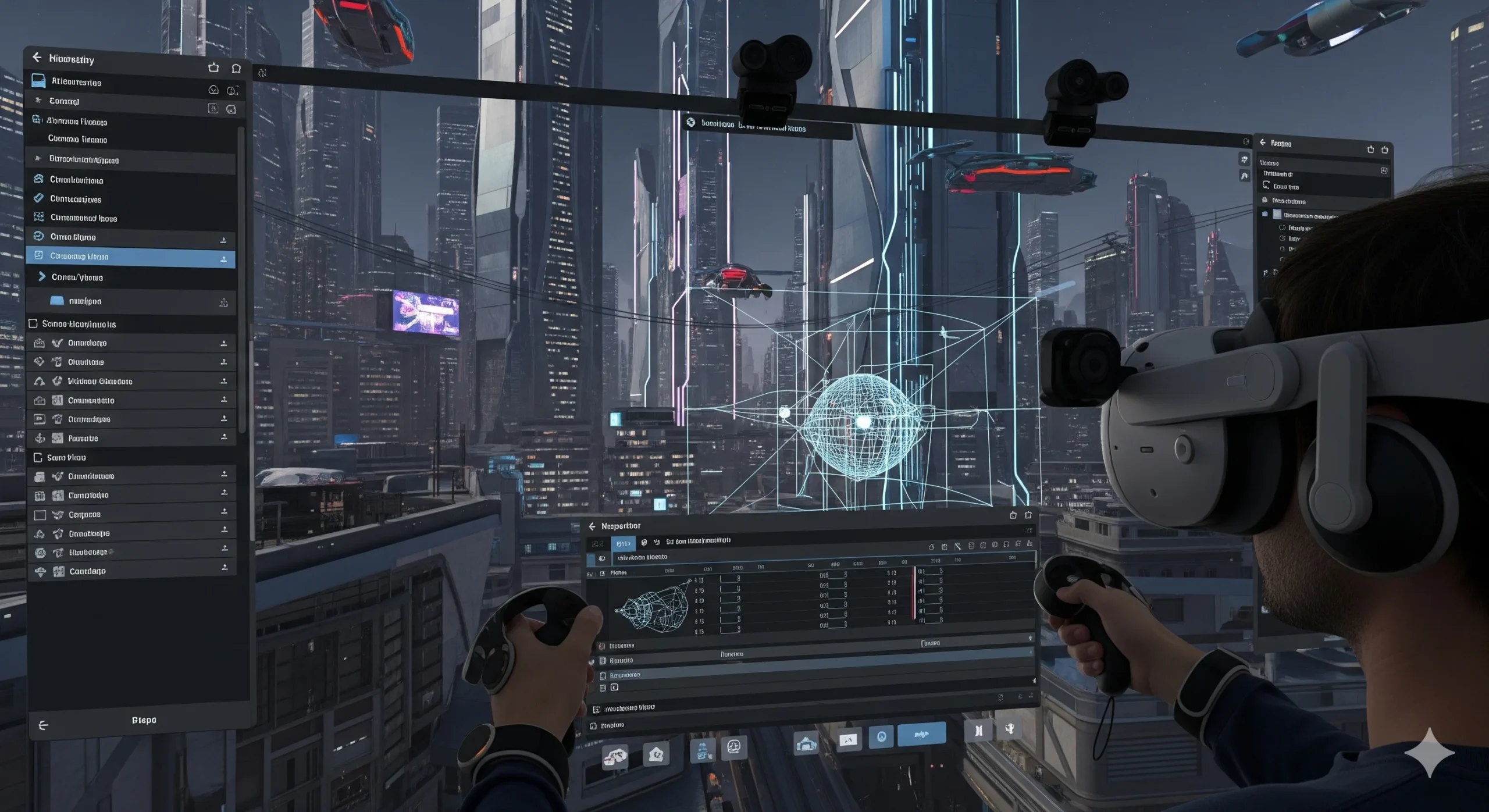The width and height of the screenshot is (1489, 812).
Task: Select the "Biouuito" row in the inspector panel
Action: [x=621, y=660]
